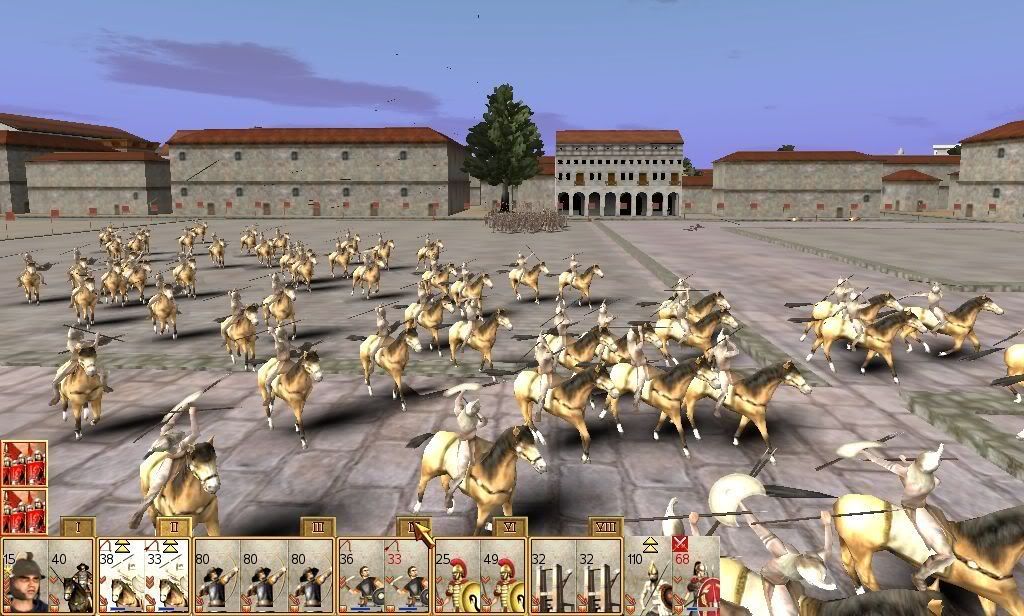Select the slinger card with red 33 count

tap(408, 577)
